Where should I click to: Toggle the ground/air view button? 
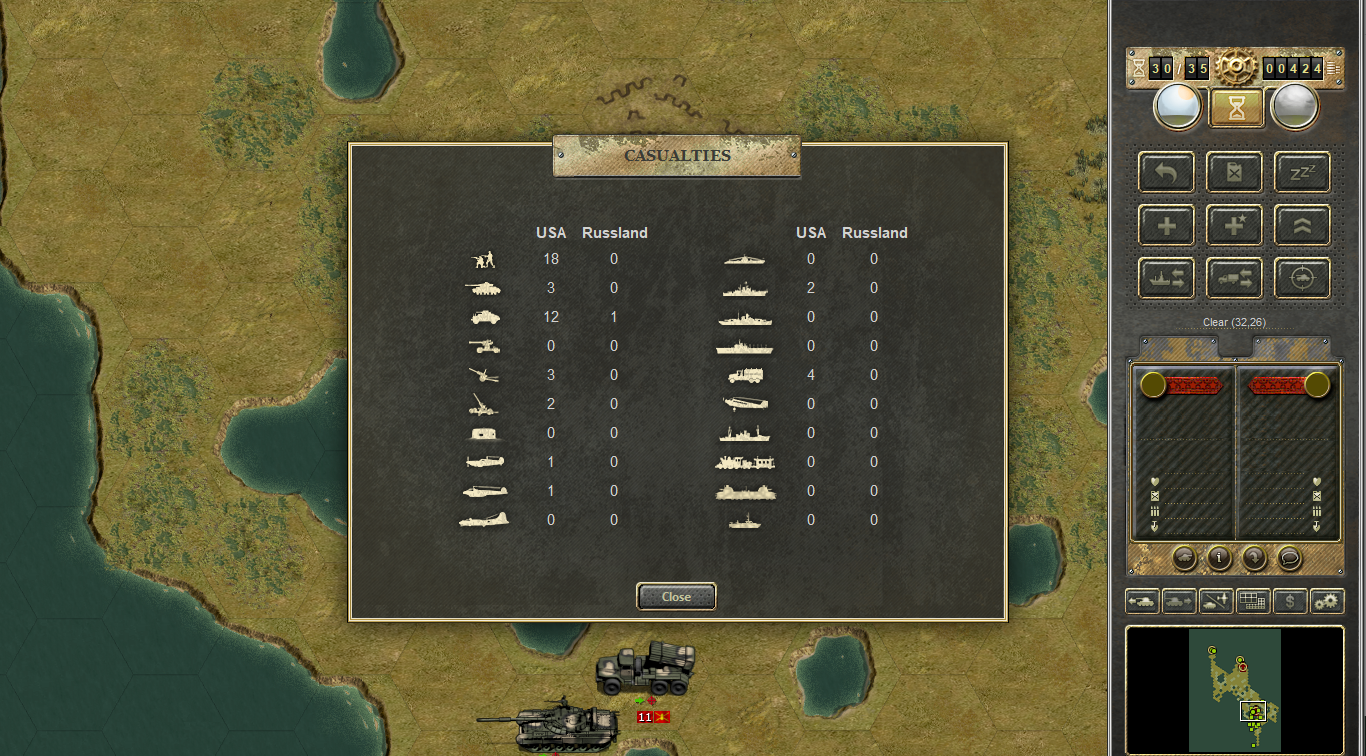1216,601
